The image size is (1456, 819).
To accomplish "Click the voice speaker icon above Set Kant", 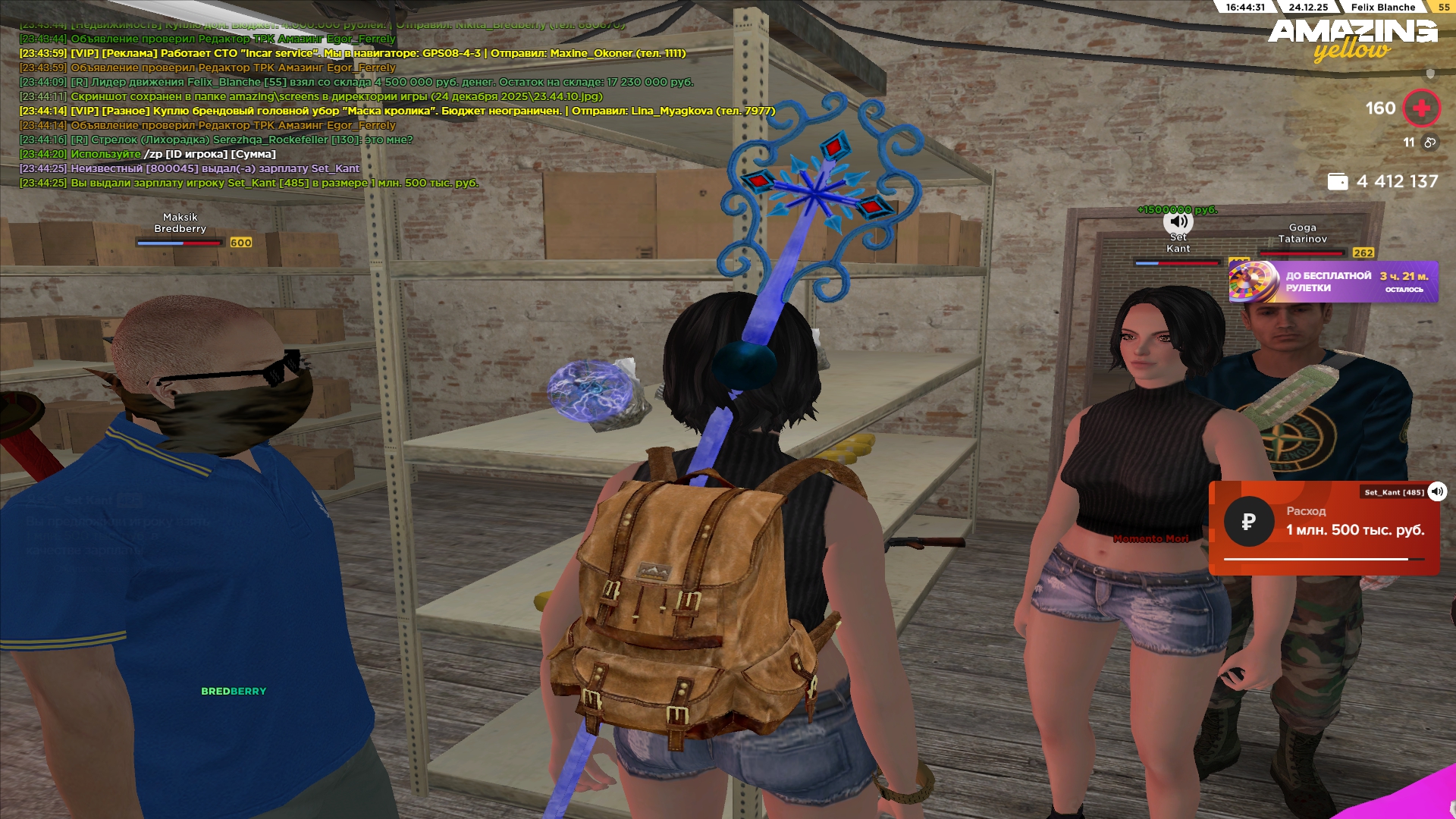I will click(1178, 221).
